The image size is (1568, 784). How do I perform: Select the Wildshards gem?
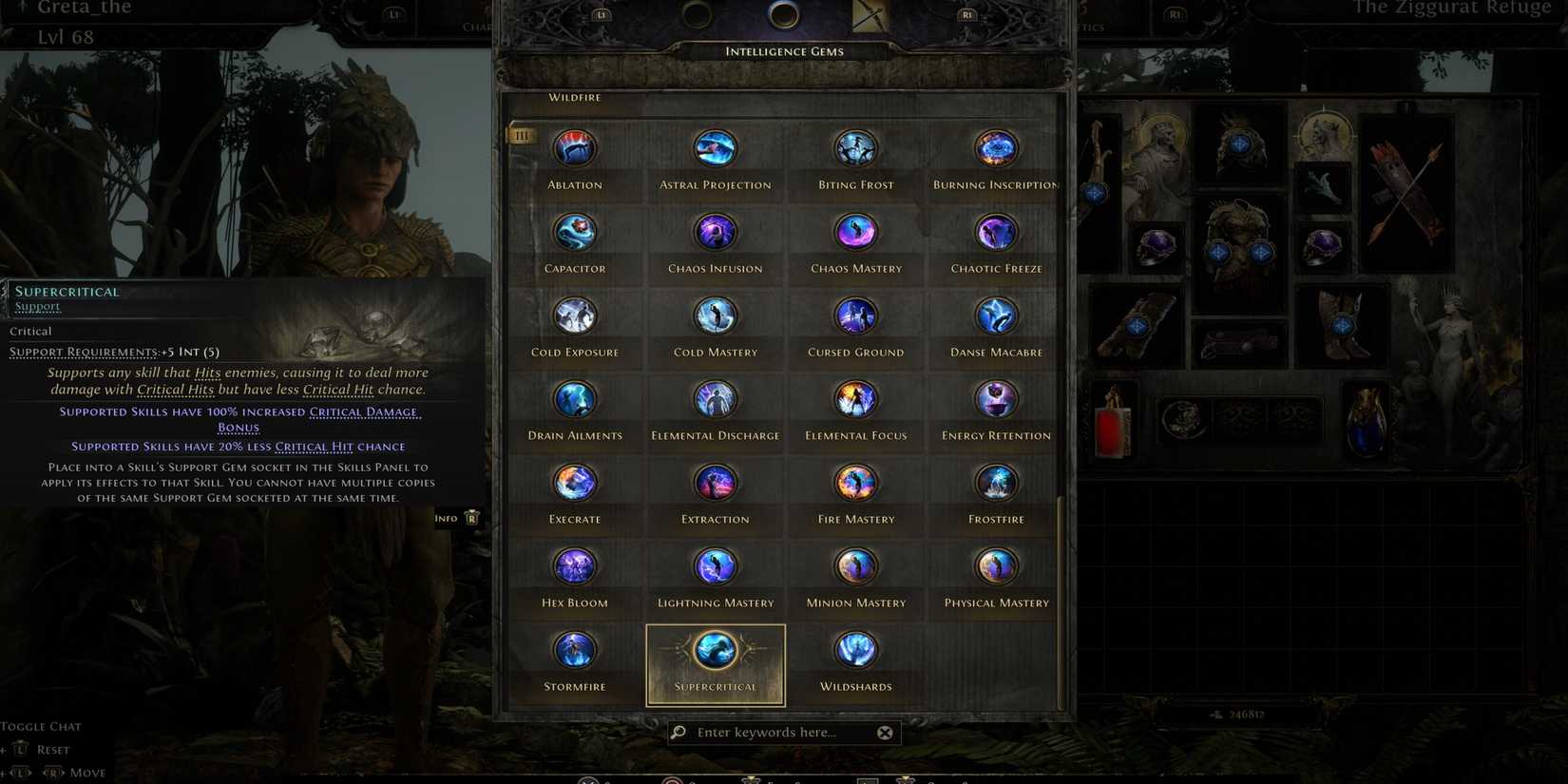[x=854, y=650]
